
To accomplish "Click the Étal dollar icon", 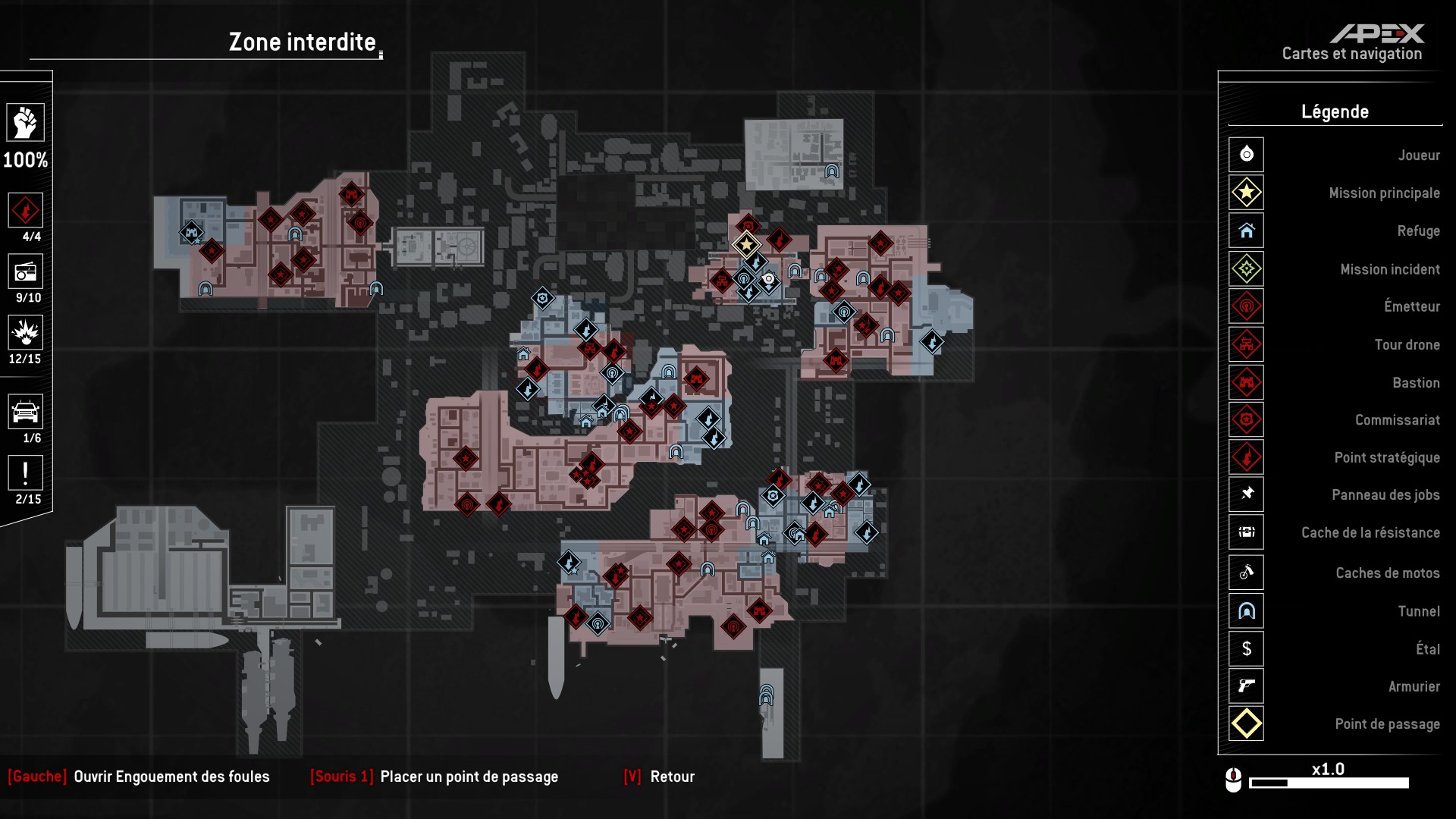I will click(x=1246, y=648).
